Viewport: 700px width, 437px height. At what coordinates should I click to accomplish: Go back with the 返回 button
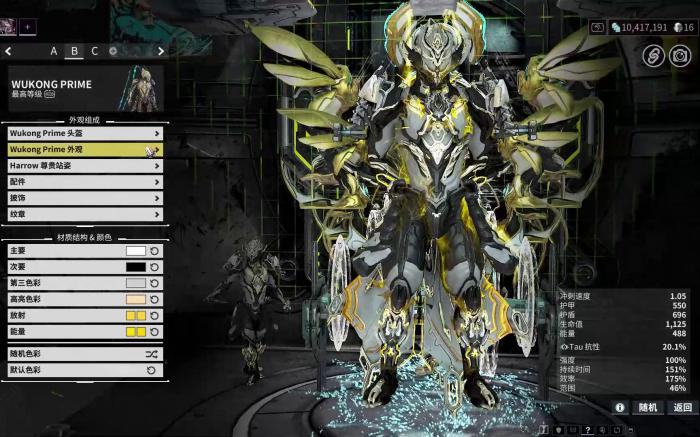point(682,407)
